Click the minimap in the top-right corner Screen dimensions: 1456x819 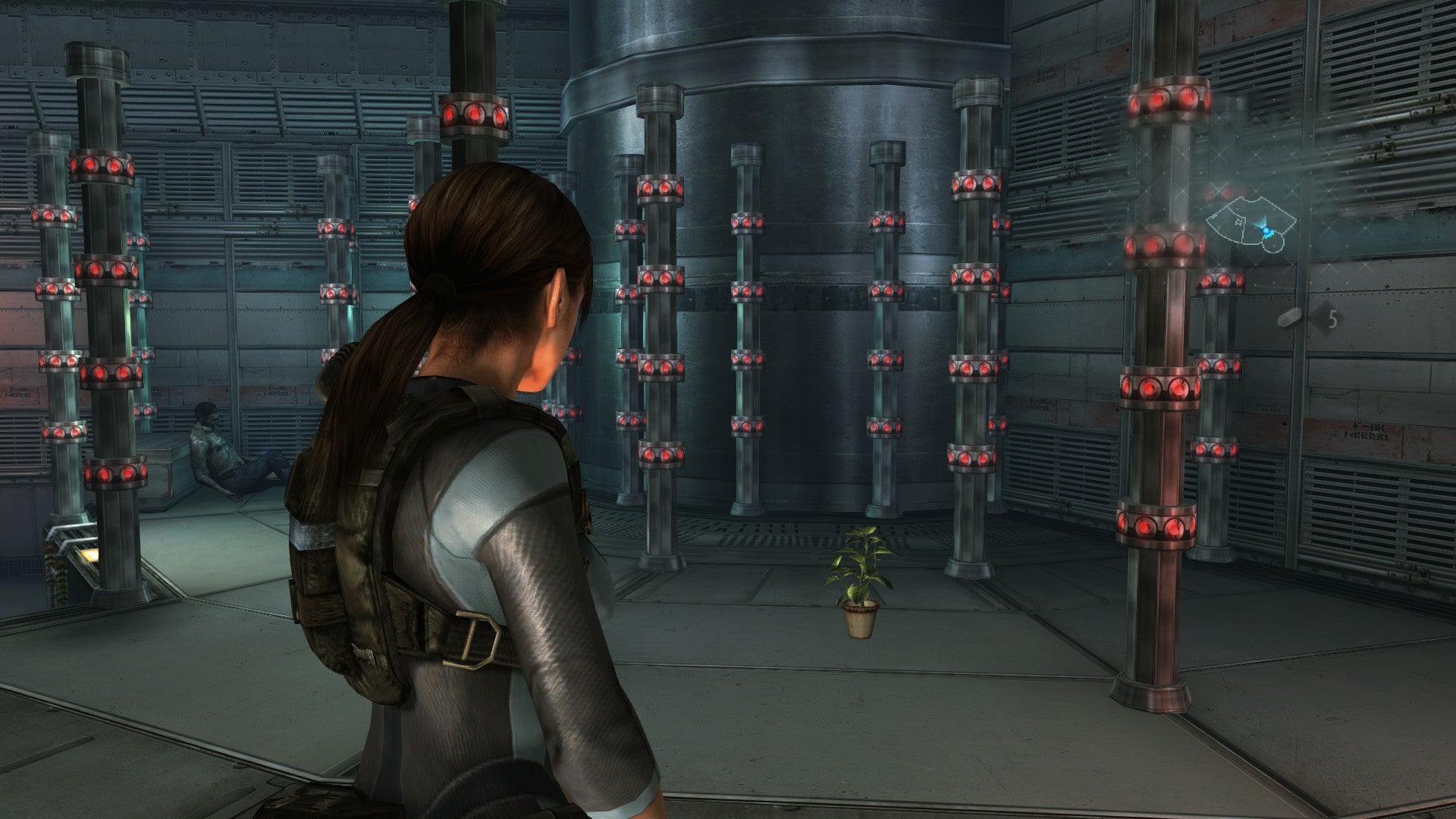click(x=1251, y=224)
